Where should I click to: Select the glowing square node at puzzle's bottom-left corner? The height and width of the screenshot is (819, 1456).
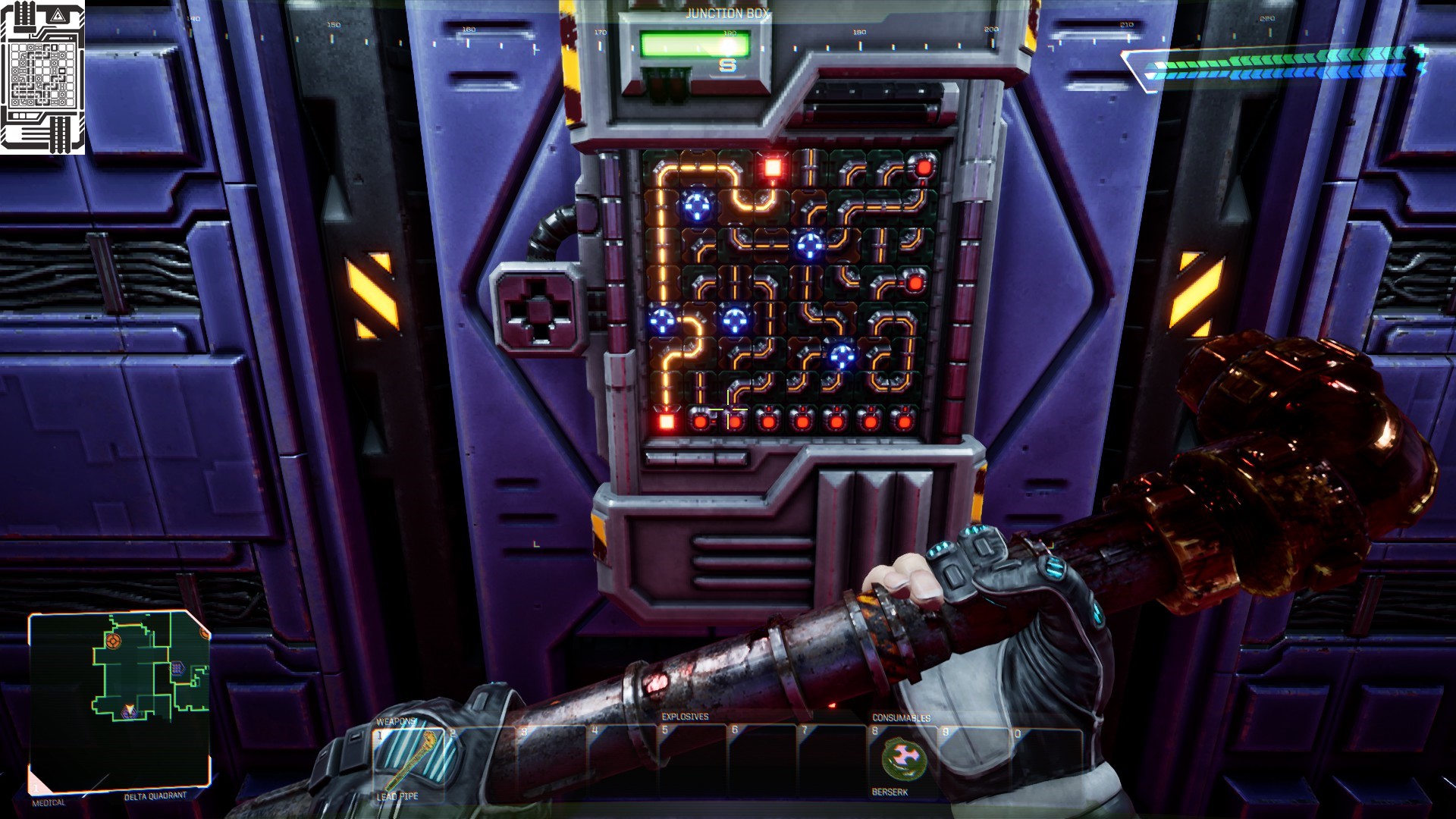(667, 421)
